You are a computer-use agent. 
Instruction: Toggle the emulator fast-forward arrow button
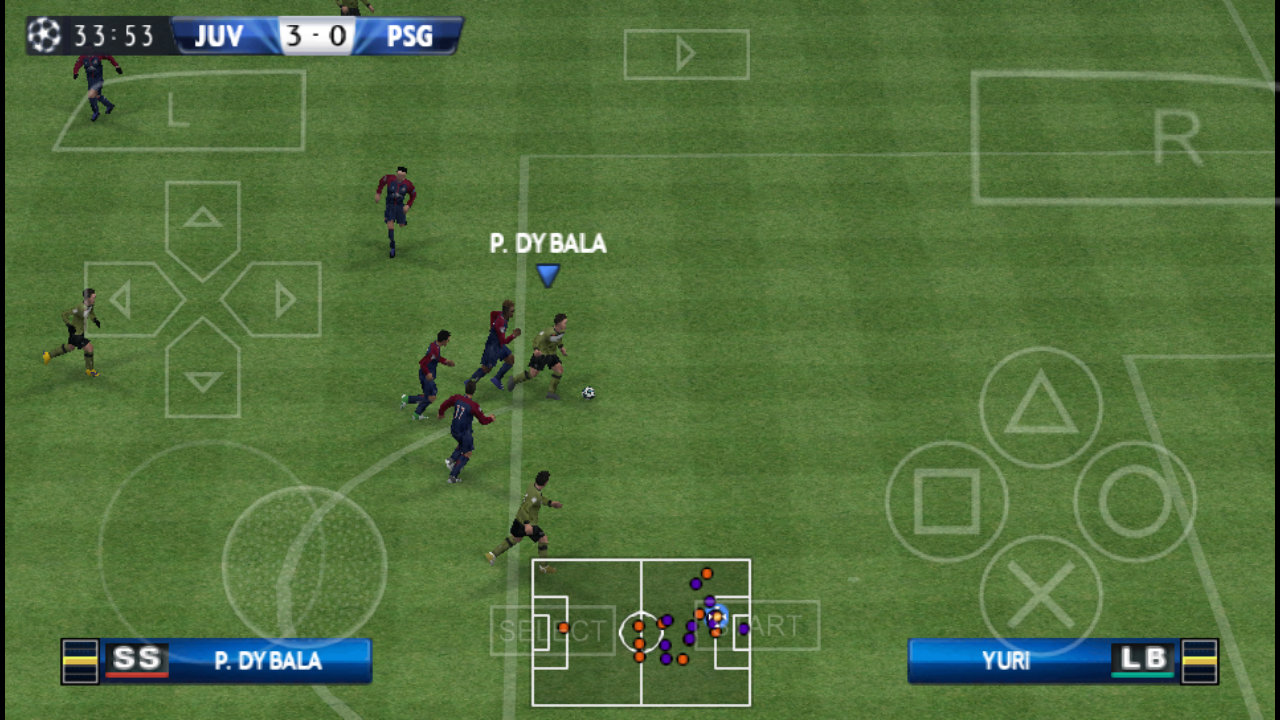pos(686,55)
